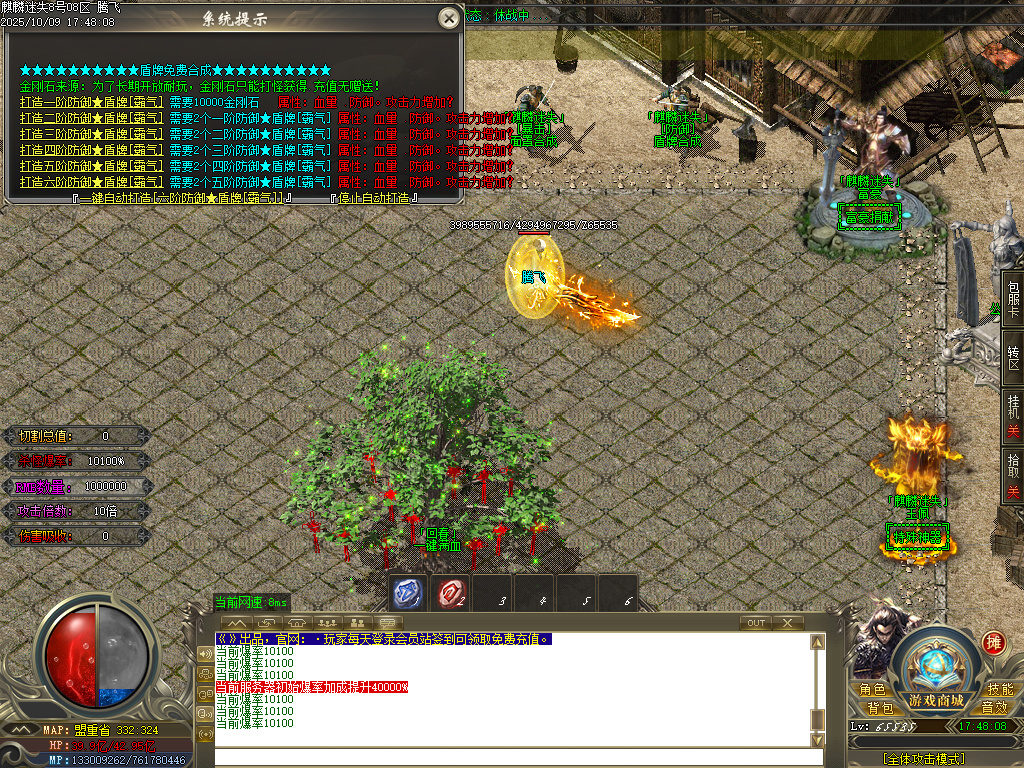Switch the 全体攻击模式 attack mode label
1024x768 pixels.
(923, 759)
